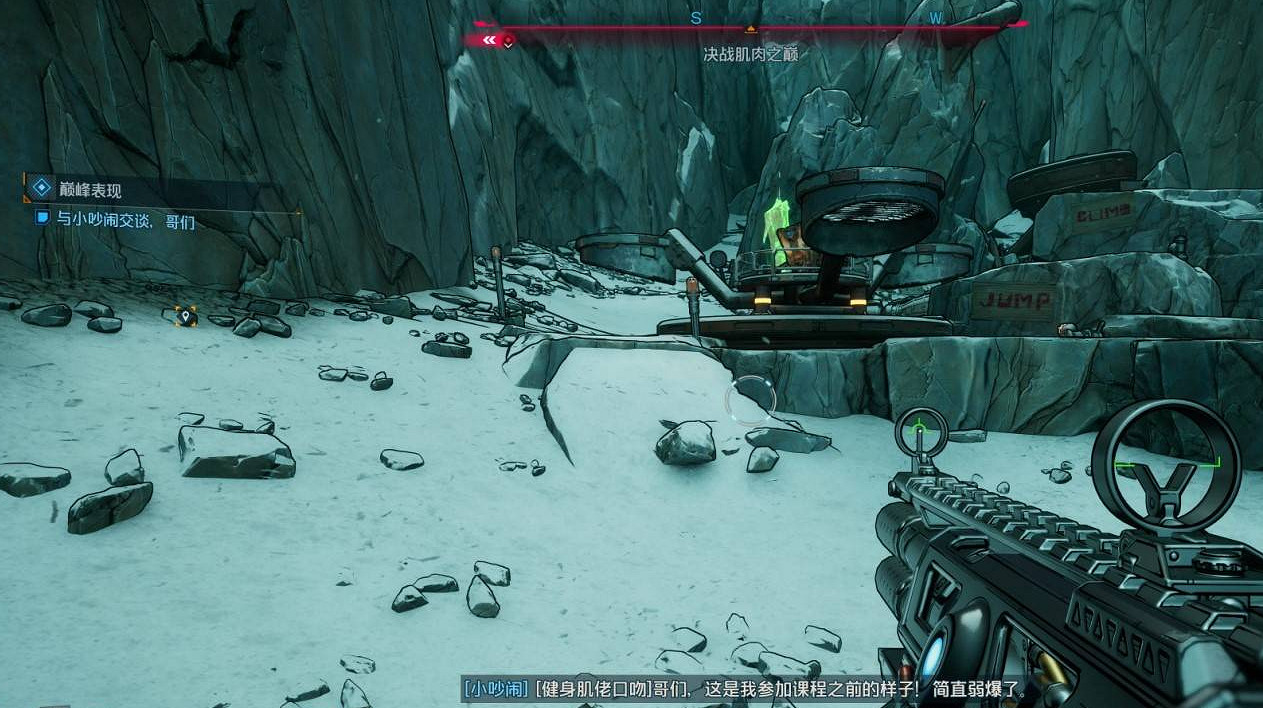The image size is (1263, 708).
Task: Click the red double-arrow compass indicator
Action: (x=490, y=41)
